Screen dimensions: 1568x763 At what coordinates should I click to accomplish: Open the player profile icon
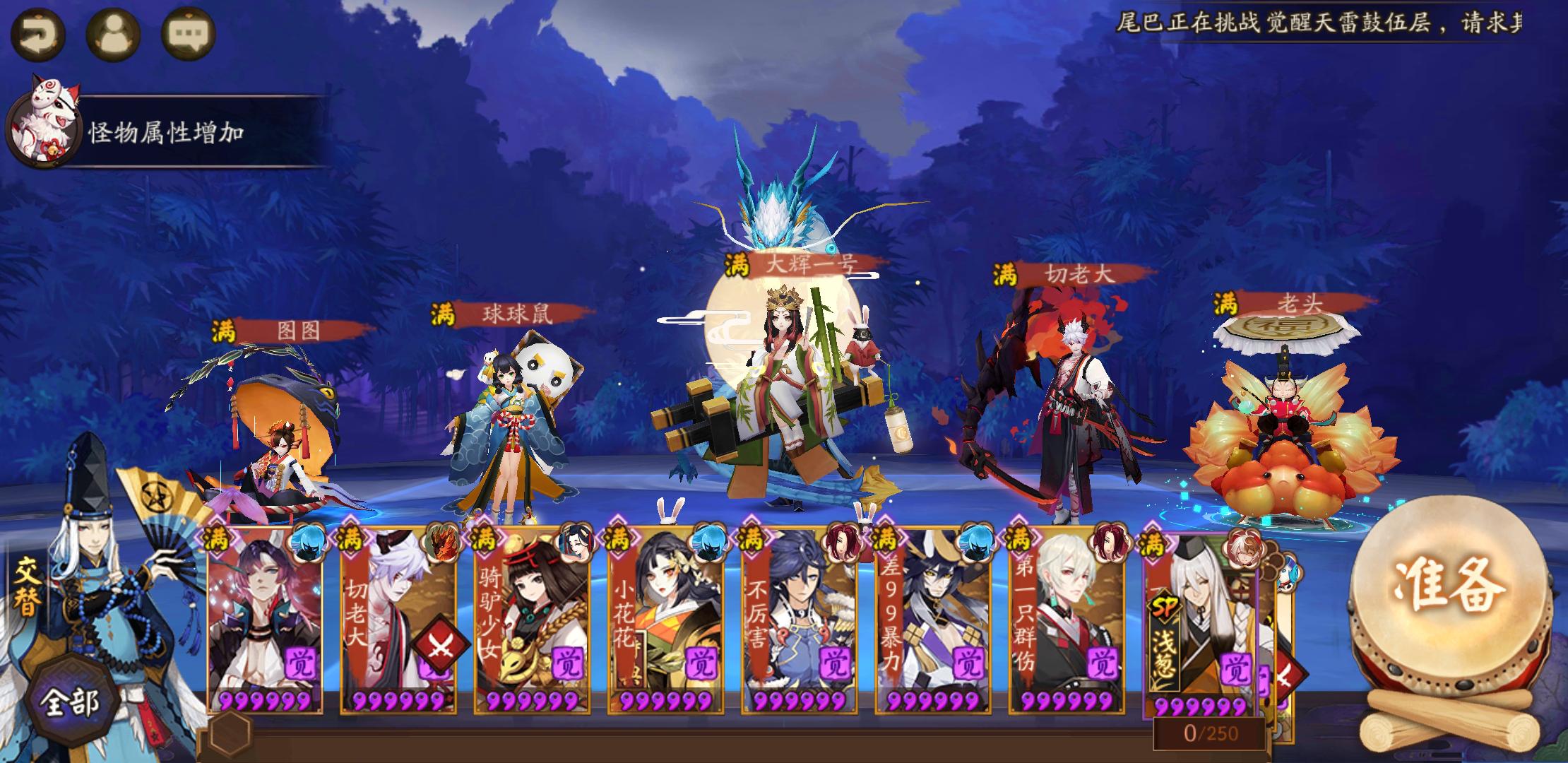(115, 32)
